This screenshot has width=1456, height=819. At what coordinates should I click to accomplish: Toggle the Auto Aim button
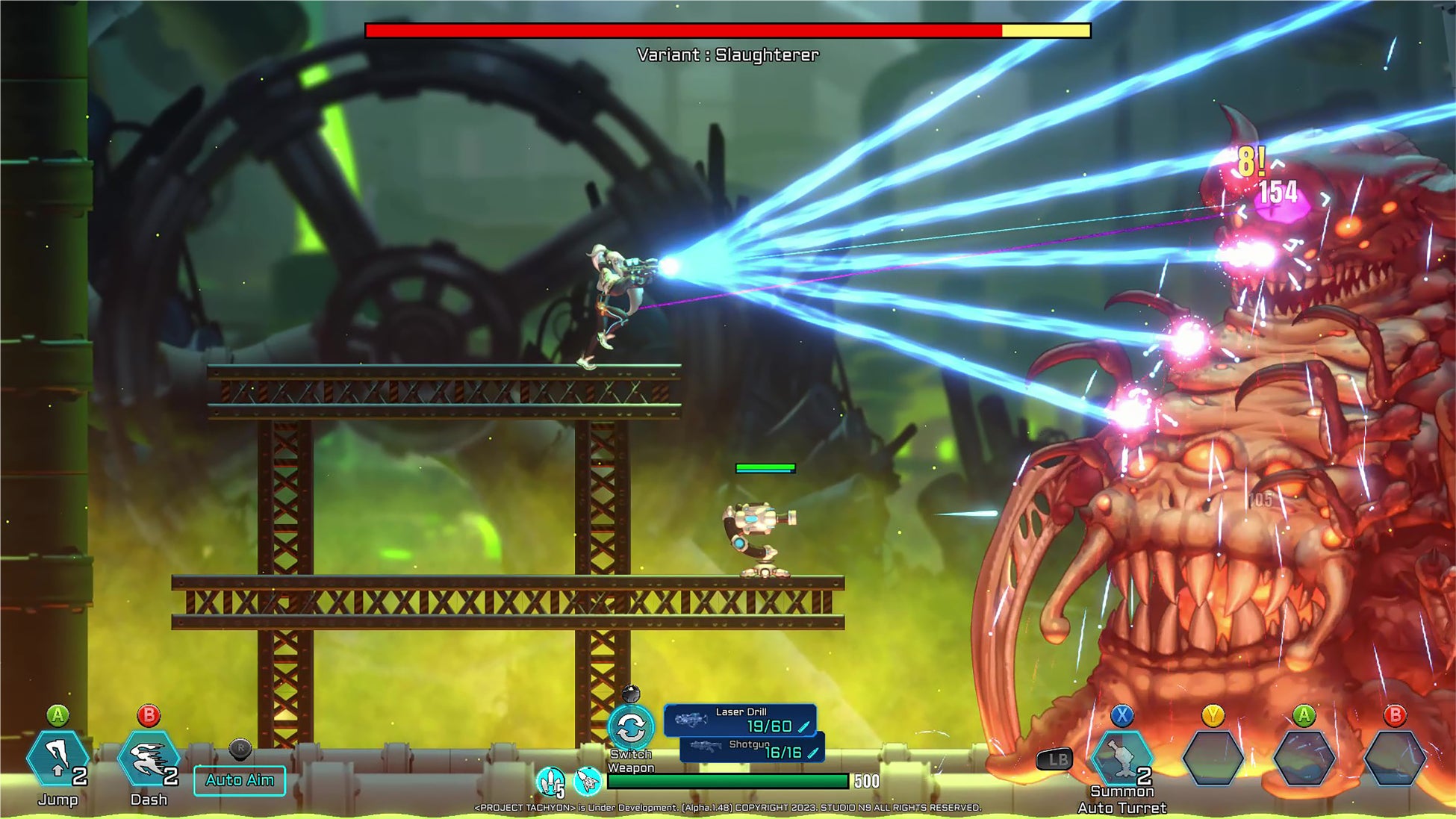pyautogui.click(x=240, y=780)
